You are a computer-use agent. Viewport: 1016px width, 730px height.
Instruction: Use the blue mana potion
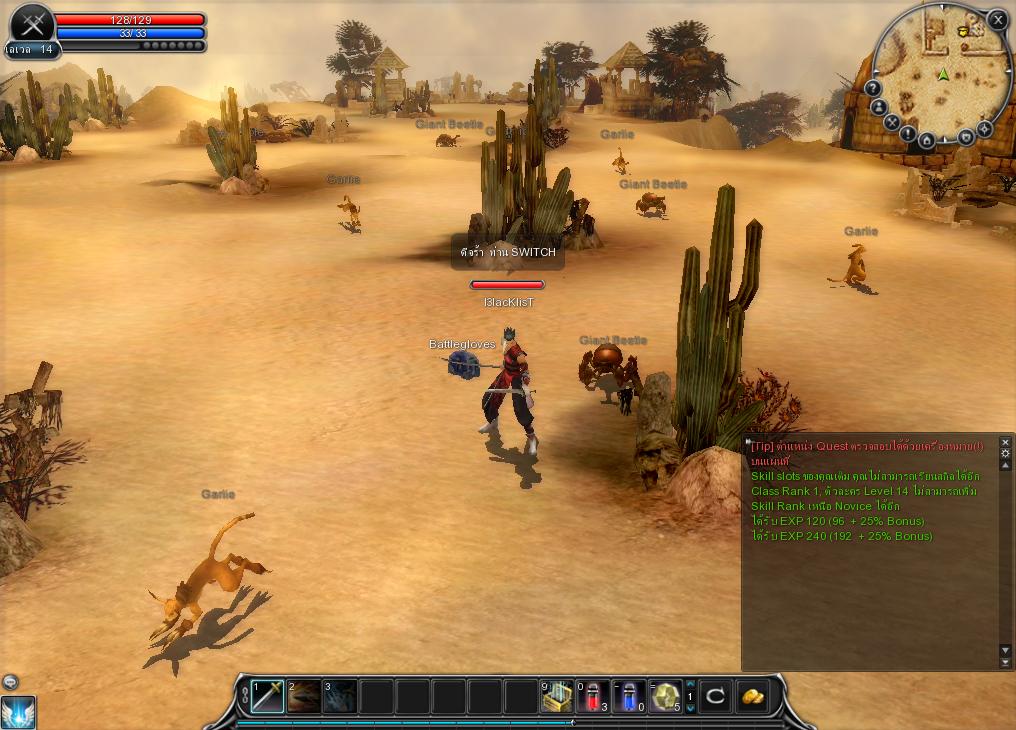(x=629, y=697)
